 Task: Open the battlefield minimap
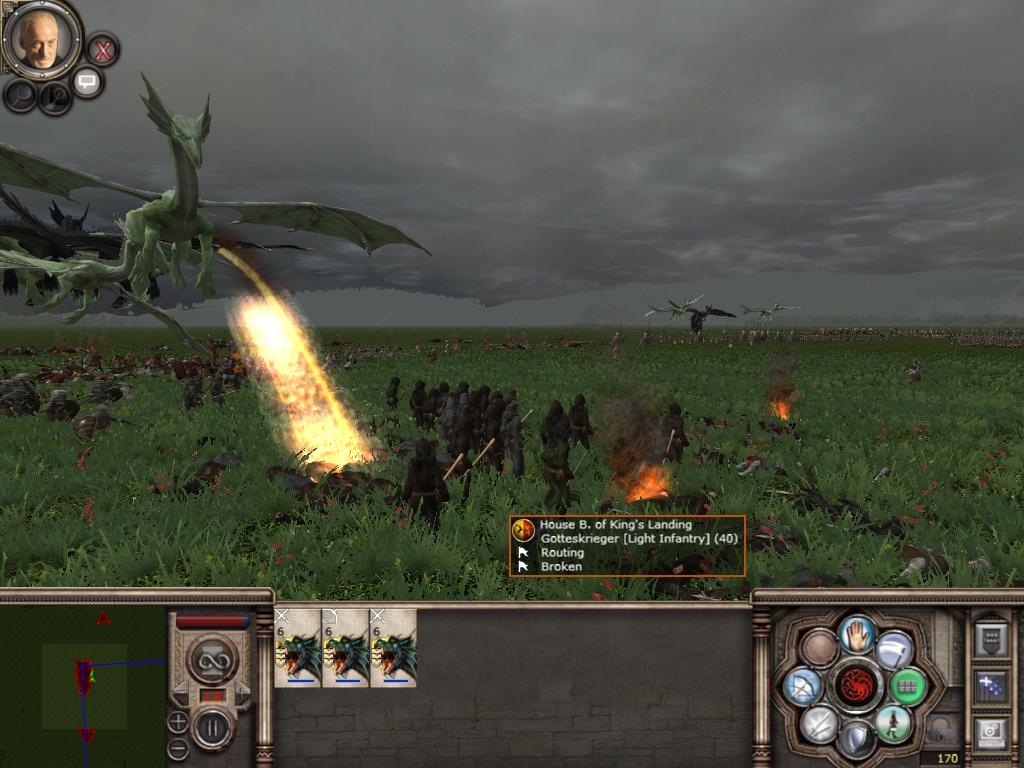pyautogui.click(x=83, y=678)
